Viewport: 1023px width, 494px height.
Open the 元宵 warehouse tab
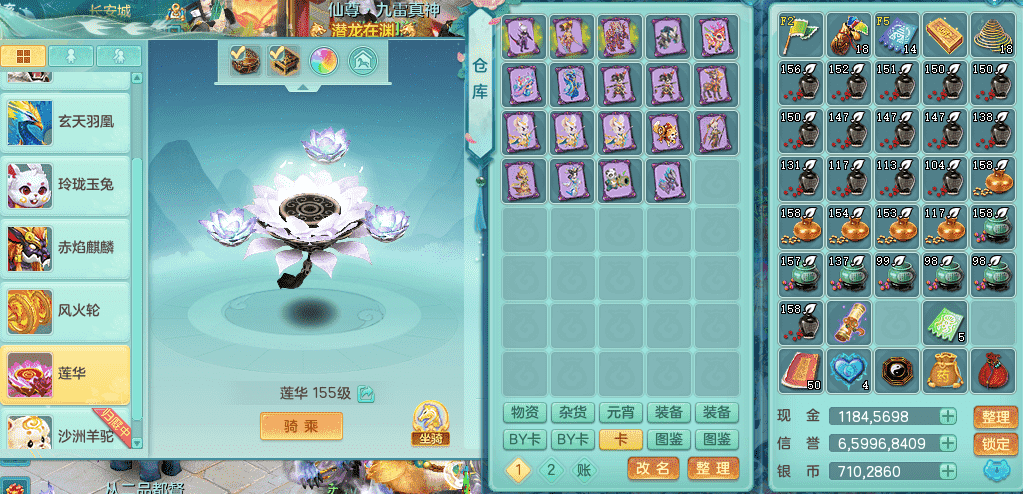tap(620, 412)
